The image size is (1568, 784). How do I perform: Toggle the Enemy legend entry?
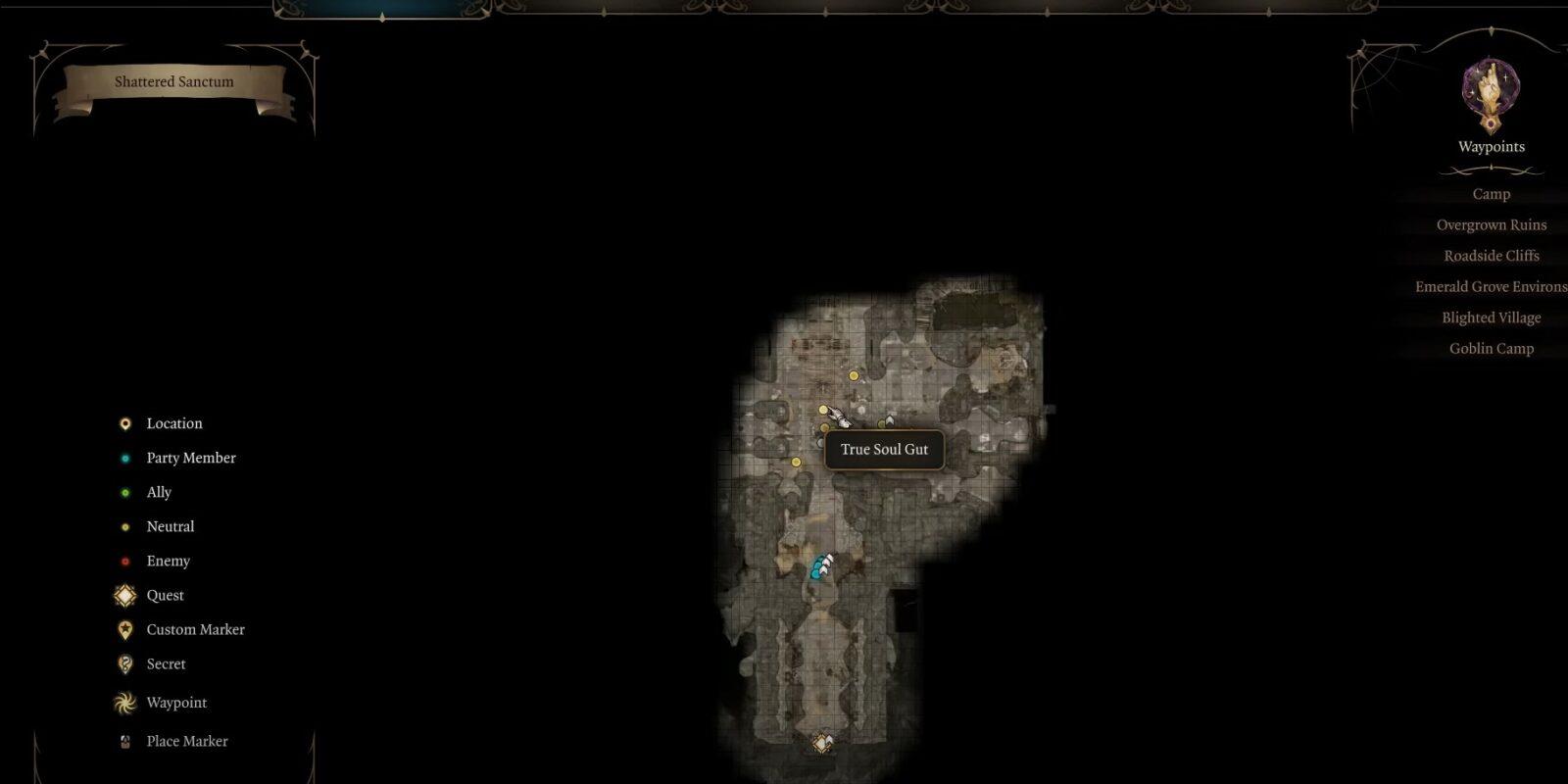[168, 561]
